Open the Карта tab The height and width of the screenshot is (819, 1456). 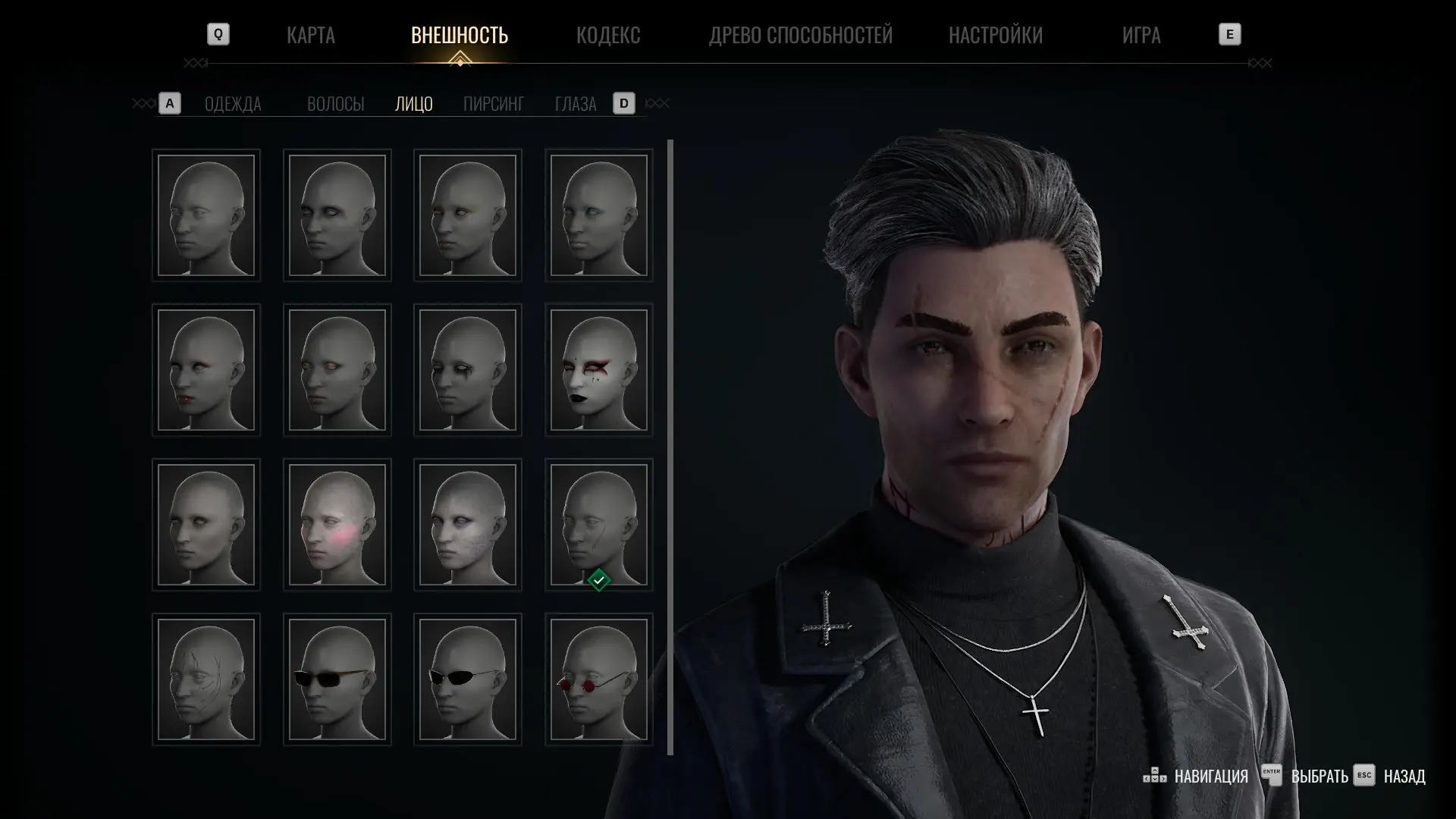coord(310,35)
